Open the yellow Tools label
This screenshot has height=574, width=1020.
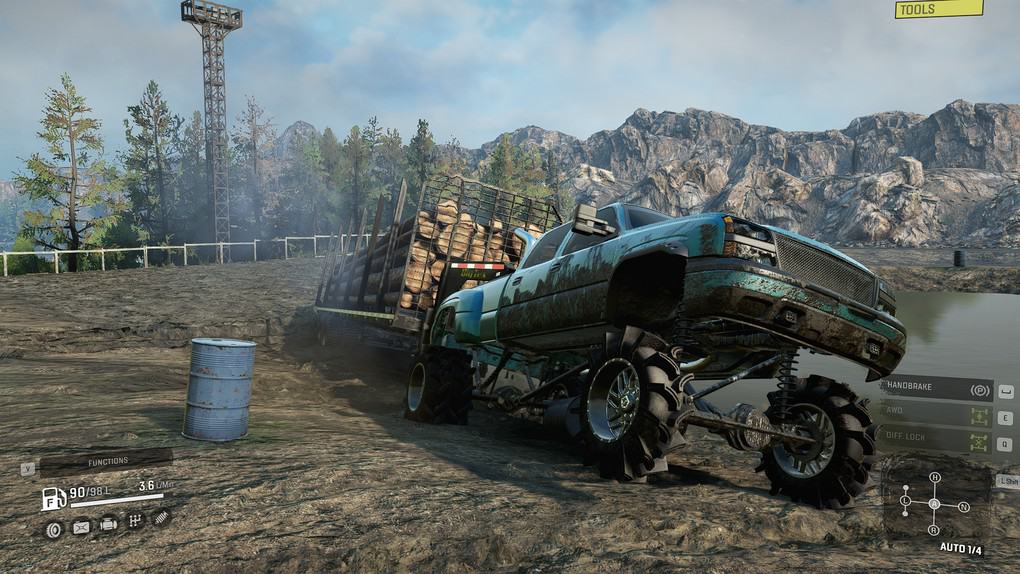tap(939, 9)
